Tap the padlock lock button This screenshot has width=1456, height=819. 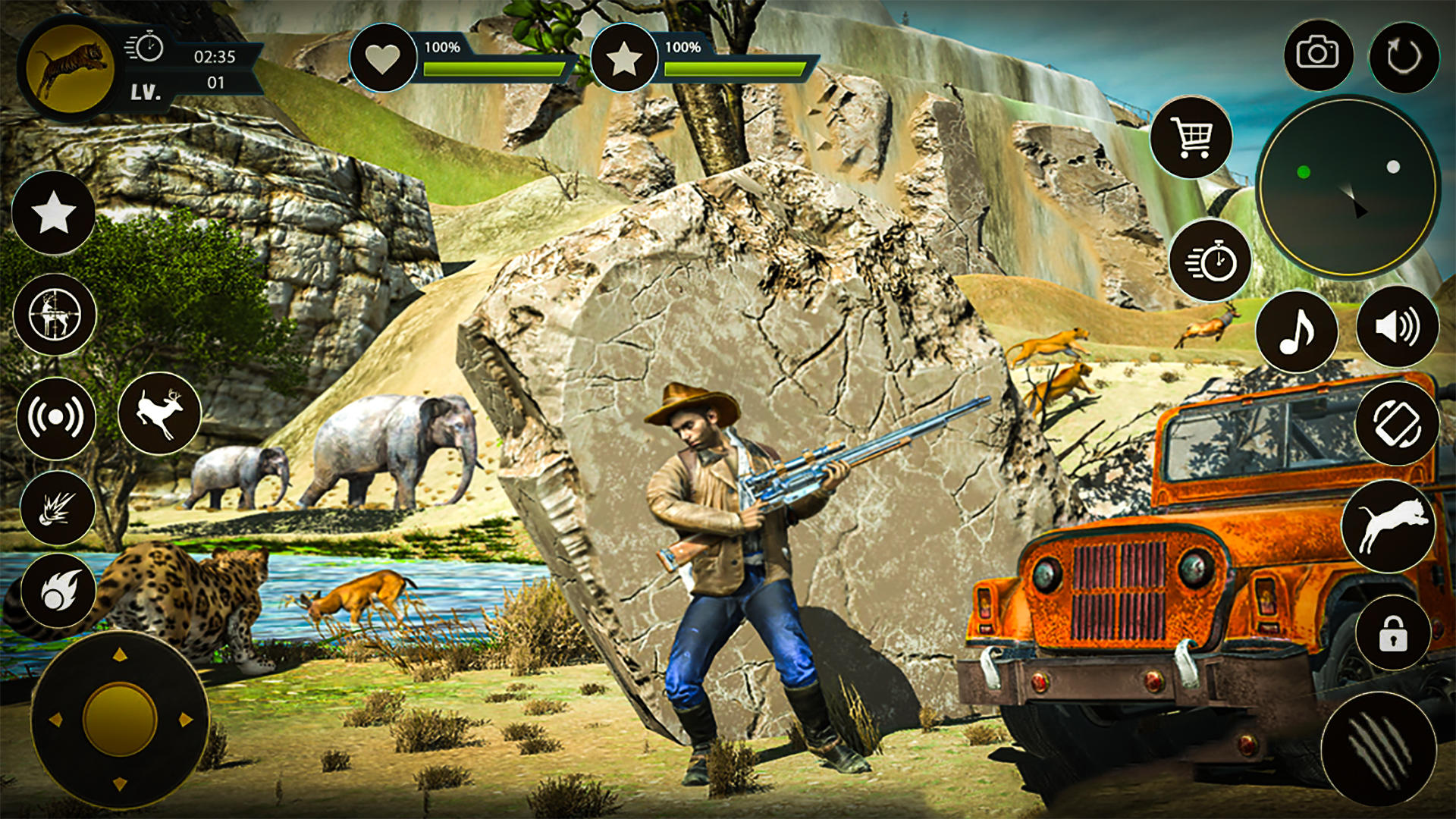pyautogui.click(x=1392, y=633)
